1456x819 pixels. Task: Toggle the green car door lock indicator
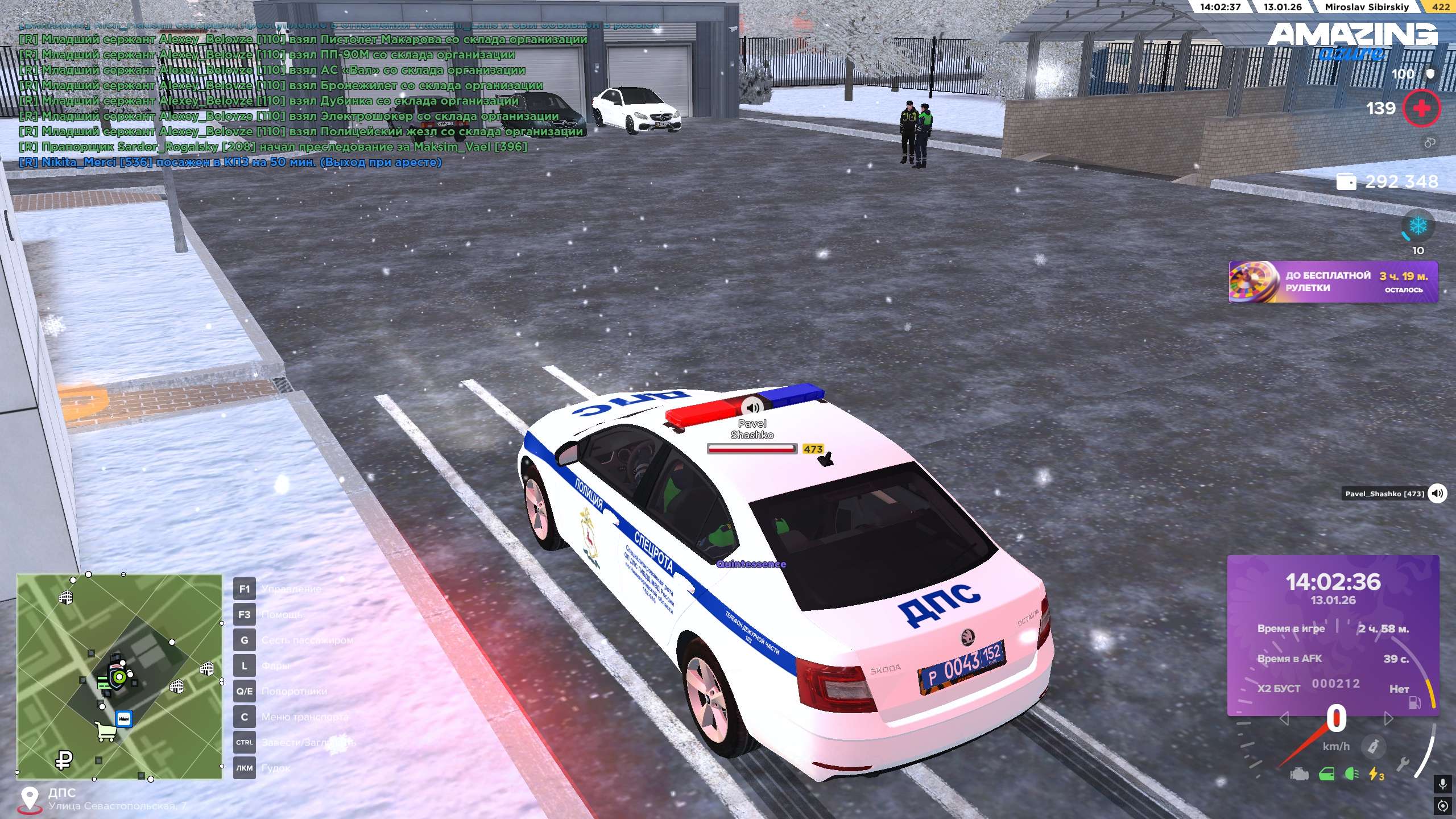pos(1327,774)
